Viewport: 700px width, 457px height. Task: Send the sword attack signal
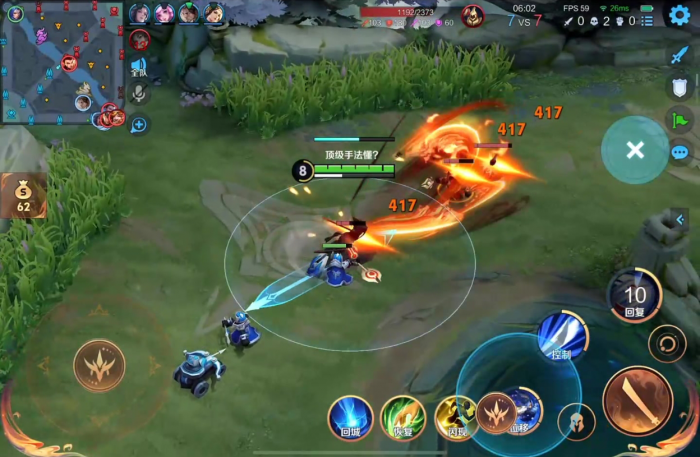click(680, 54)
